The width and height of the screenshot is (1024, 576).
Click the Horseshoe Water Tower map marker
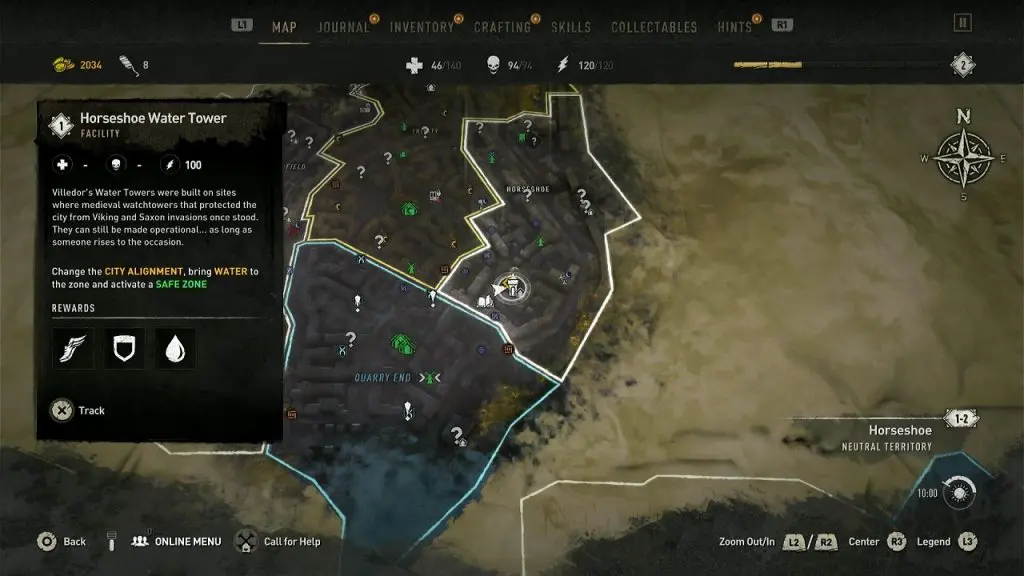click(x=514, y=288)
